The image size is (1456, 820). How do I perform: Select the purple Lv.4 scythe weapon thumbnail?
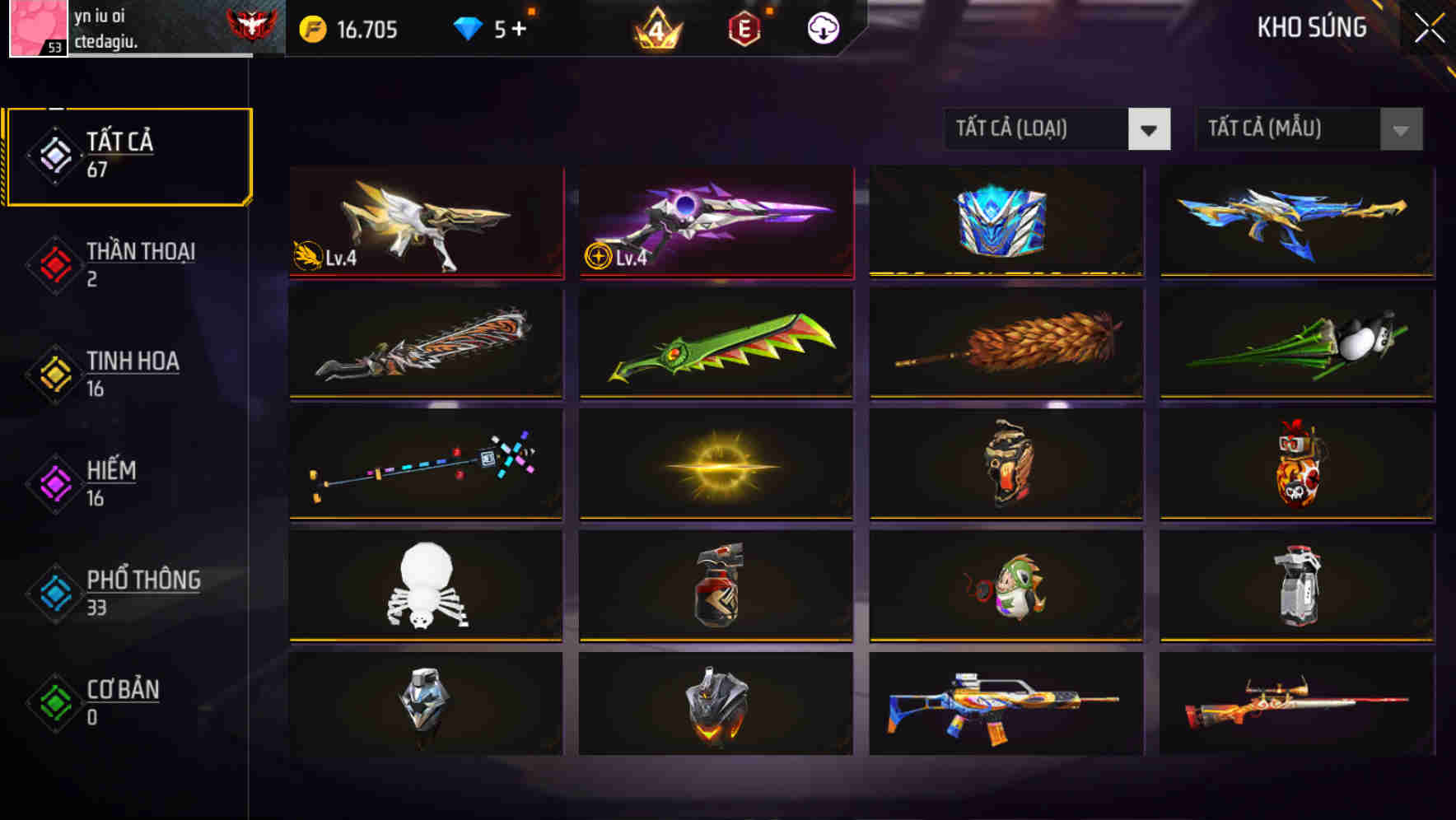point(715,221)
